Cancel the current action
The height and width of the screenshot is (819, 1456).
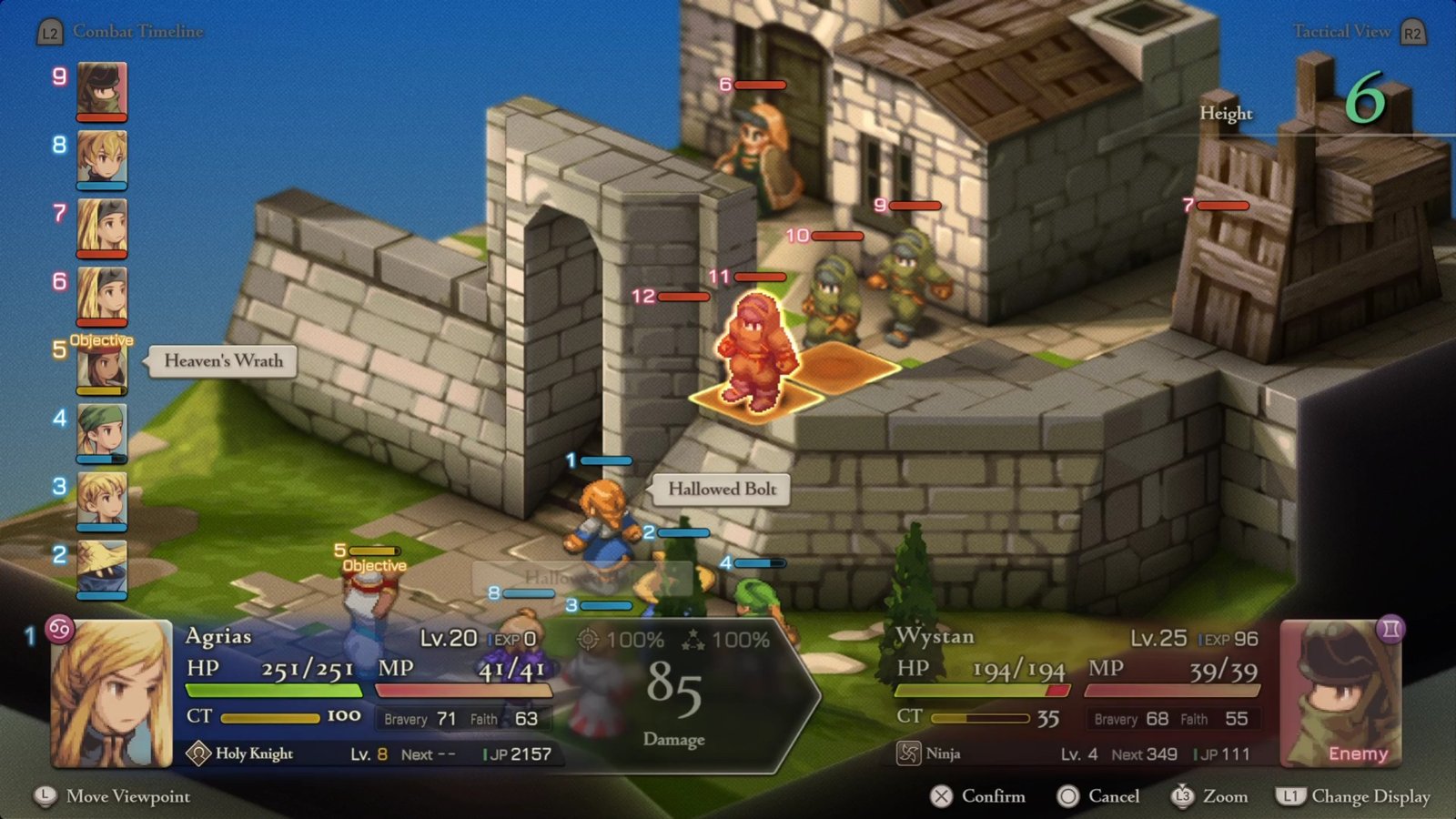1098,796
